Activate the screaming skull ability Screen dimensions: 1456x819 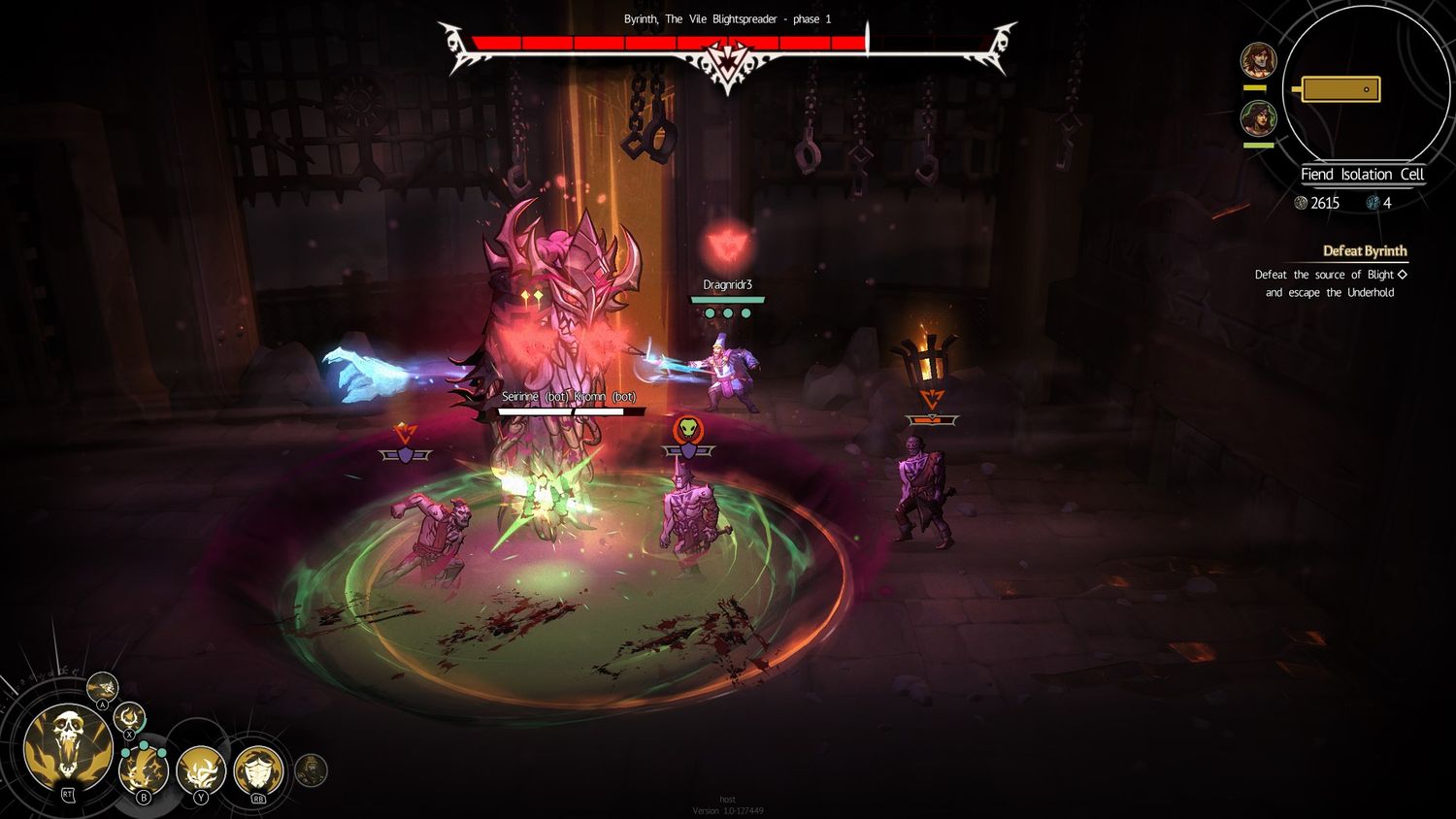[x=67, y=743]
